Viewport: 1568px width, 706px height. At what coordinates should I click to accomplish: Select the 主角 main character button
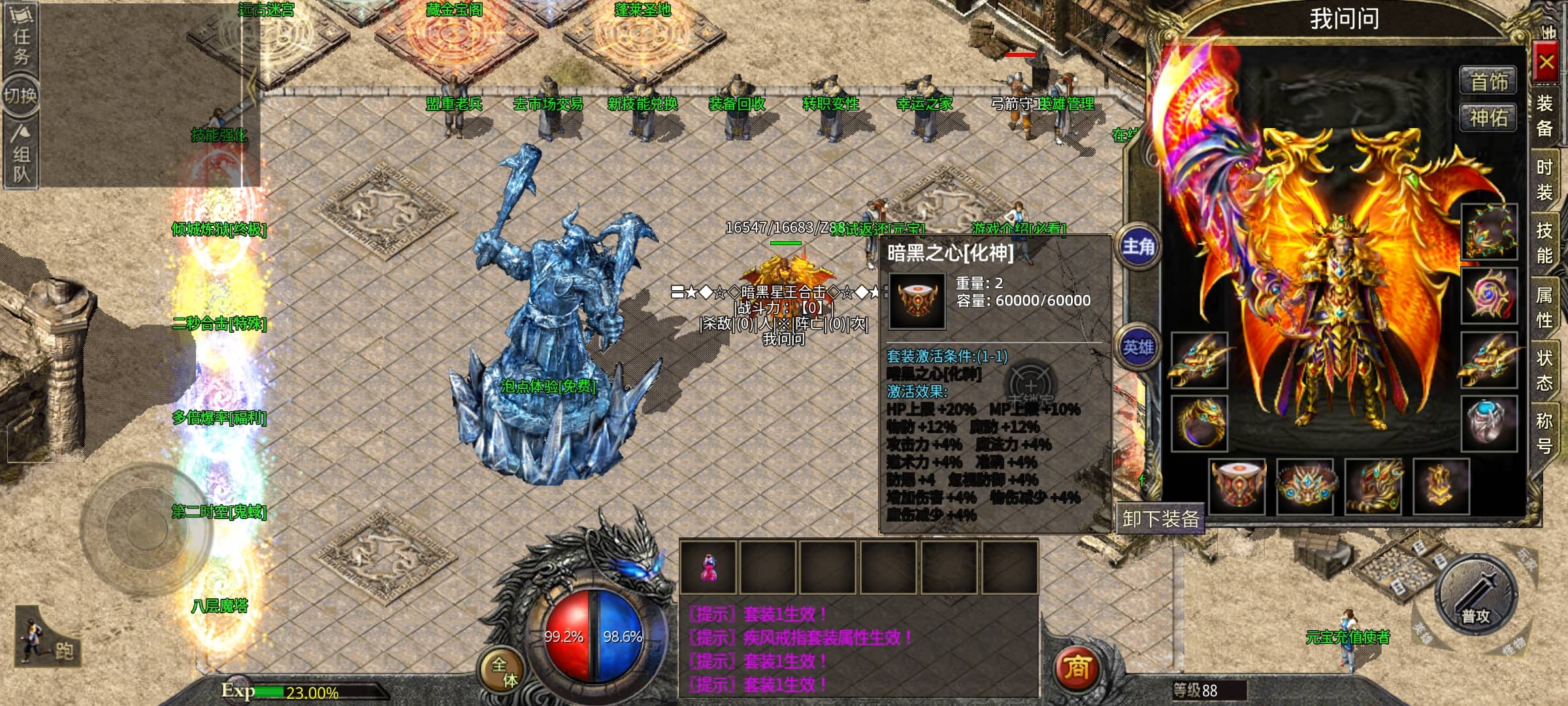click(1138, 246)
